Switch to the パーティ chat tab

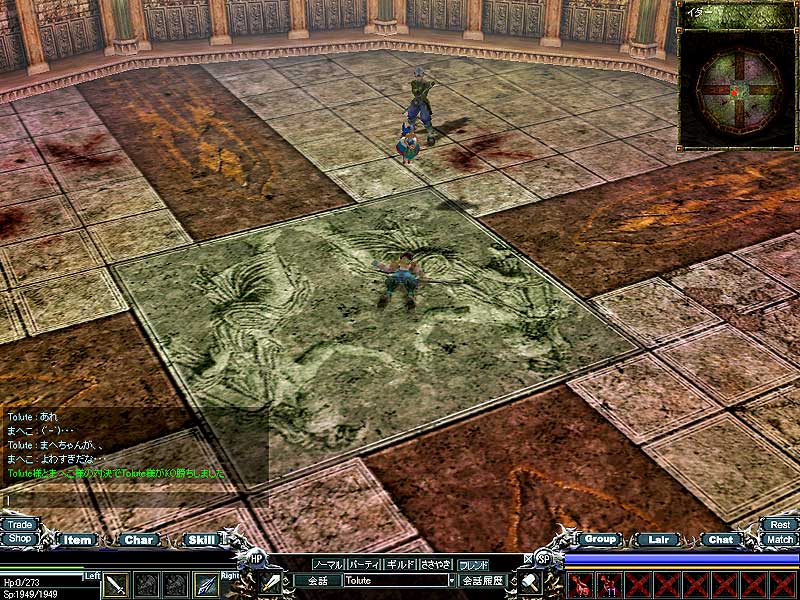[363, 564]
